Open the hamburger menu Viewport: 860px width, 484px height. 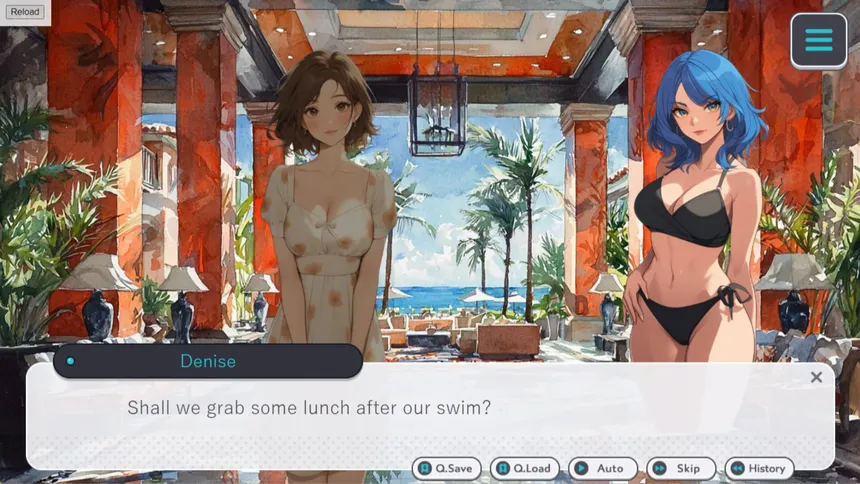pyautogui.click(x=818, y=41)
